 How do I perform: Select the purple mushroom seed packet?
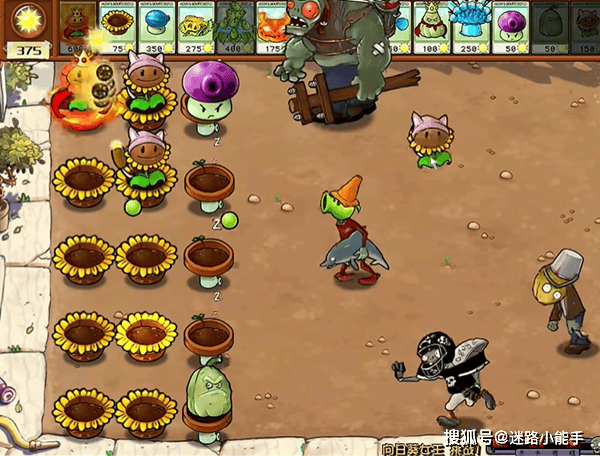(511, 27)
